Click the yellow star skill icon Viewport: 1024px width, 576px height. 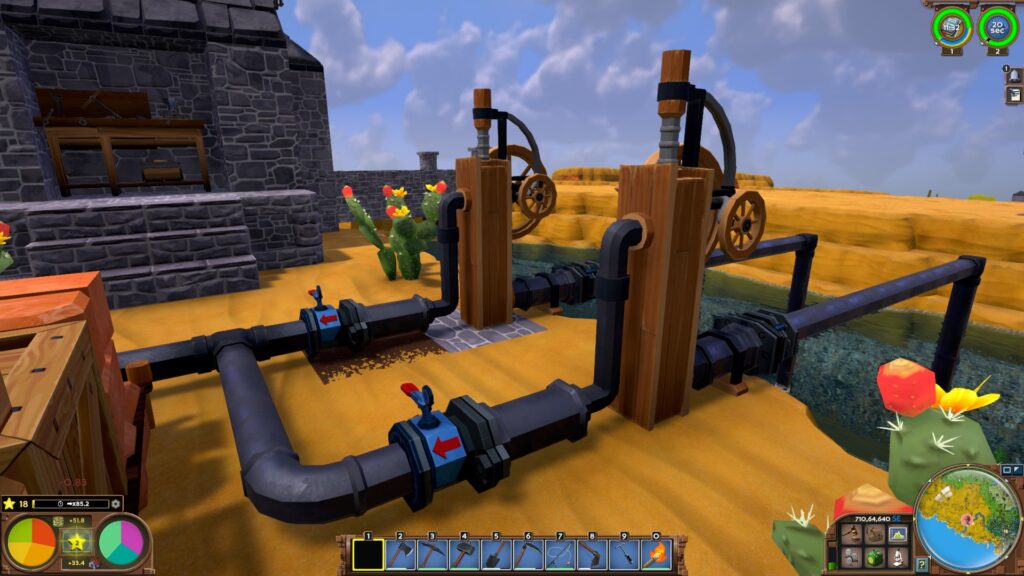coord(76,542)
